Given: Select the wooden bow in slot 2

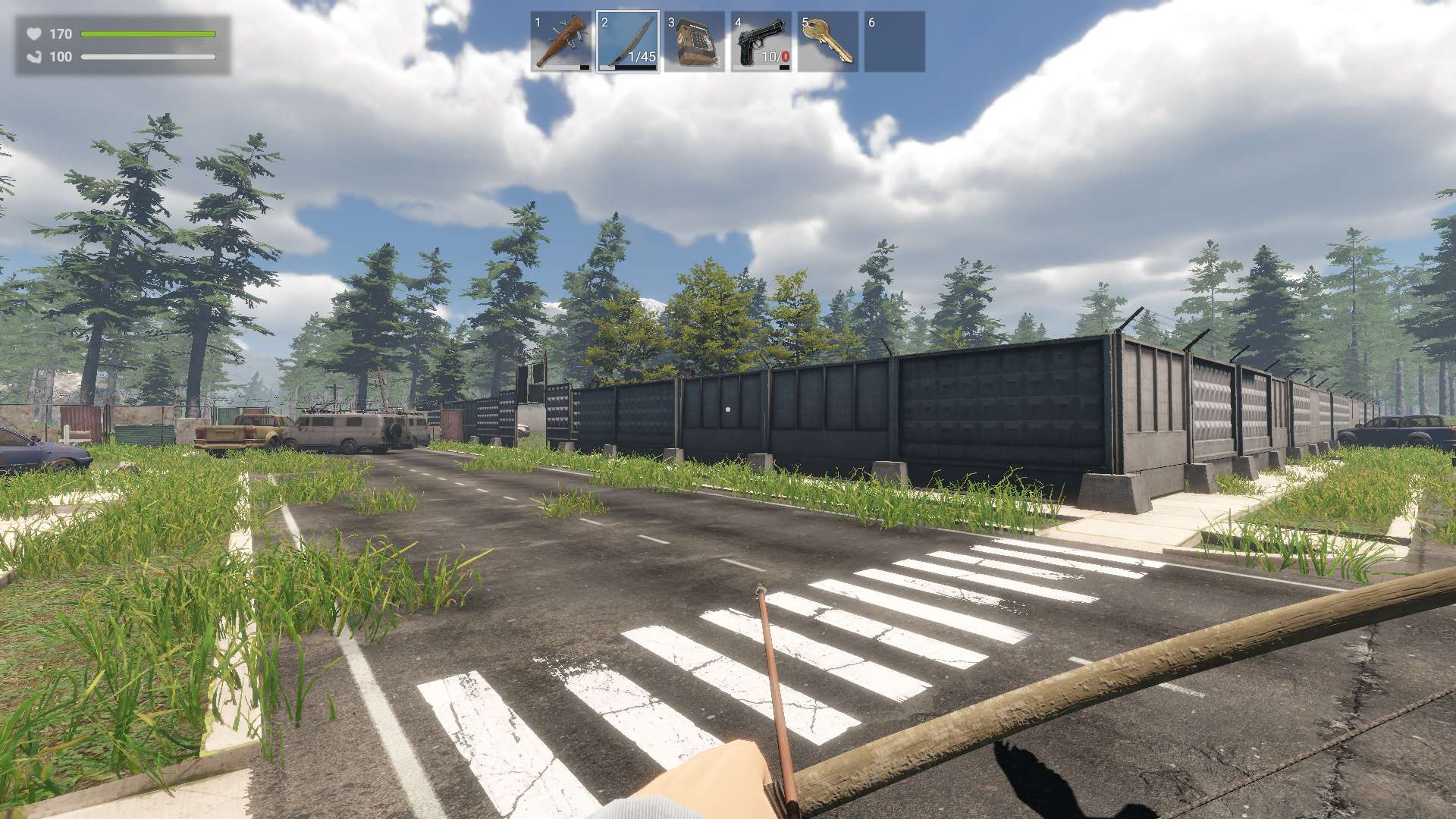Looking at the screenshot, I should point(628,42).
